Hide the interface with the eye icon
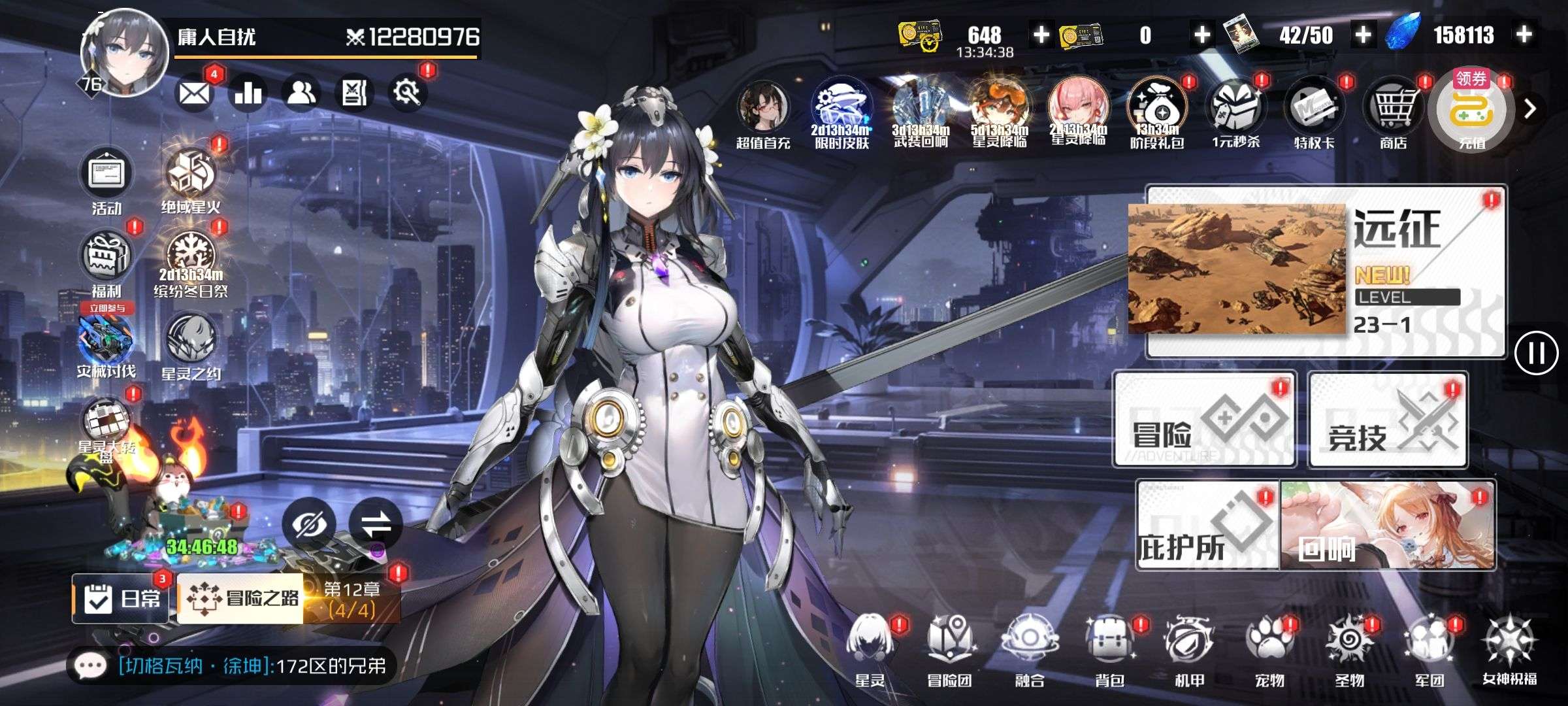 [x=308, y=524]
